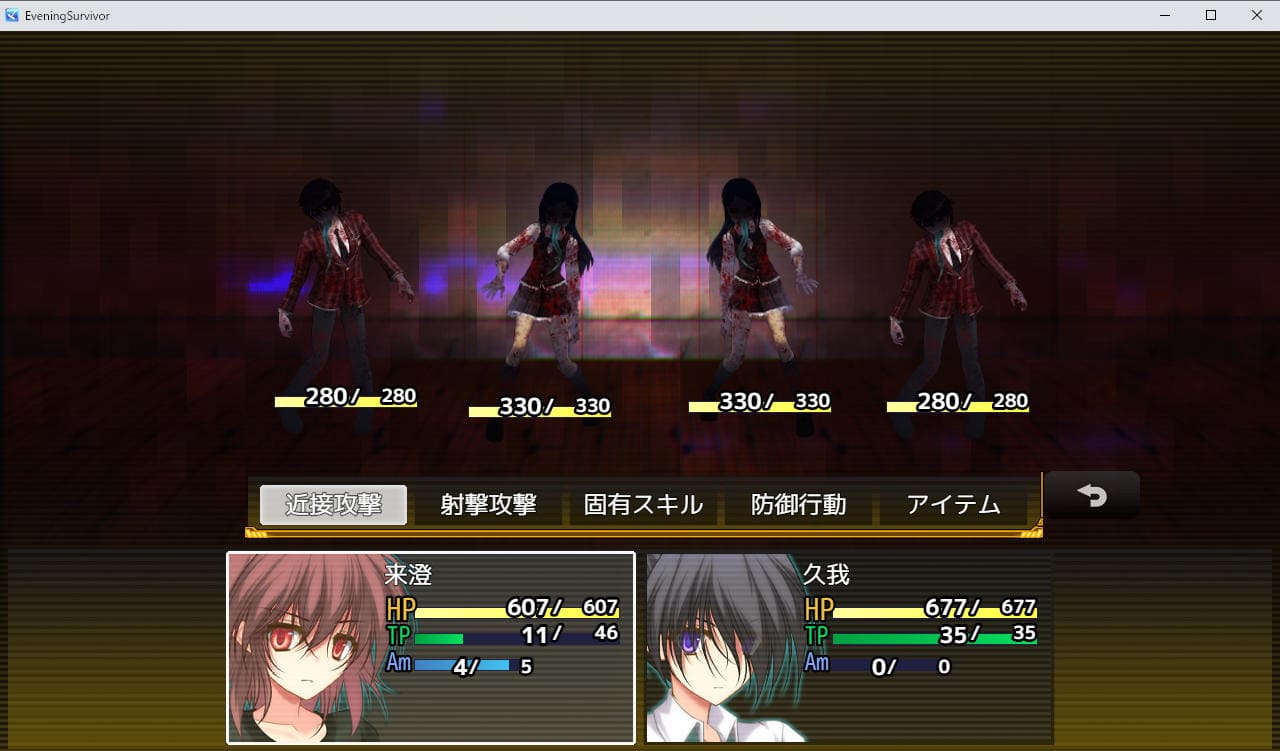Select 来澄's character status panel

pyautogui.click(x=431, y=648)
